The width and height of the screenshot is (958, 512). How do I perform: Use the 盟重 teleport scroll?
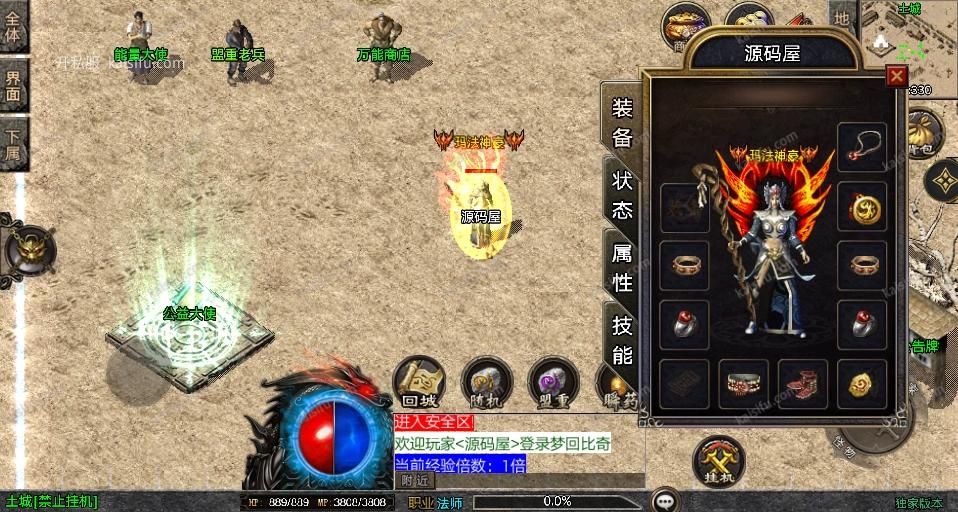click(x=552, y=381)
